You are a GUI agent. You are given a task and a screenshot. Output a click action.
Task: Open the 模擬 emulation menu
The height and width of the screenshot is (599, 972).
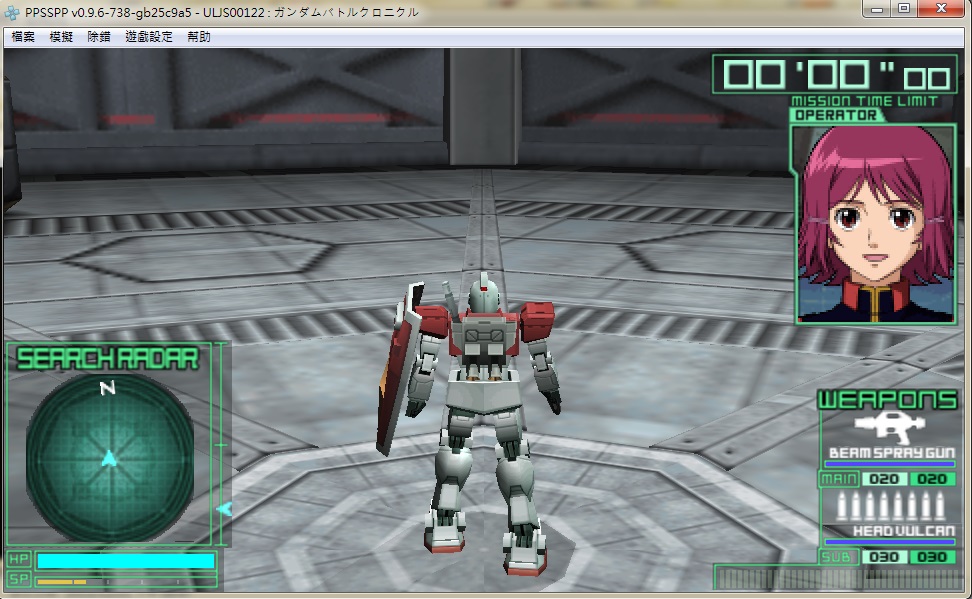(61, 37)
